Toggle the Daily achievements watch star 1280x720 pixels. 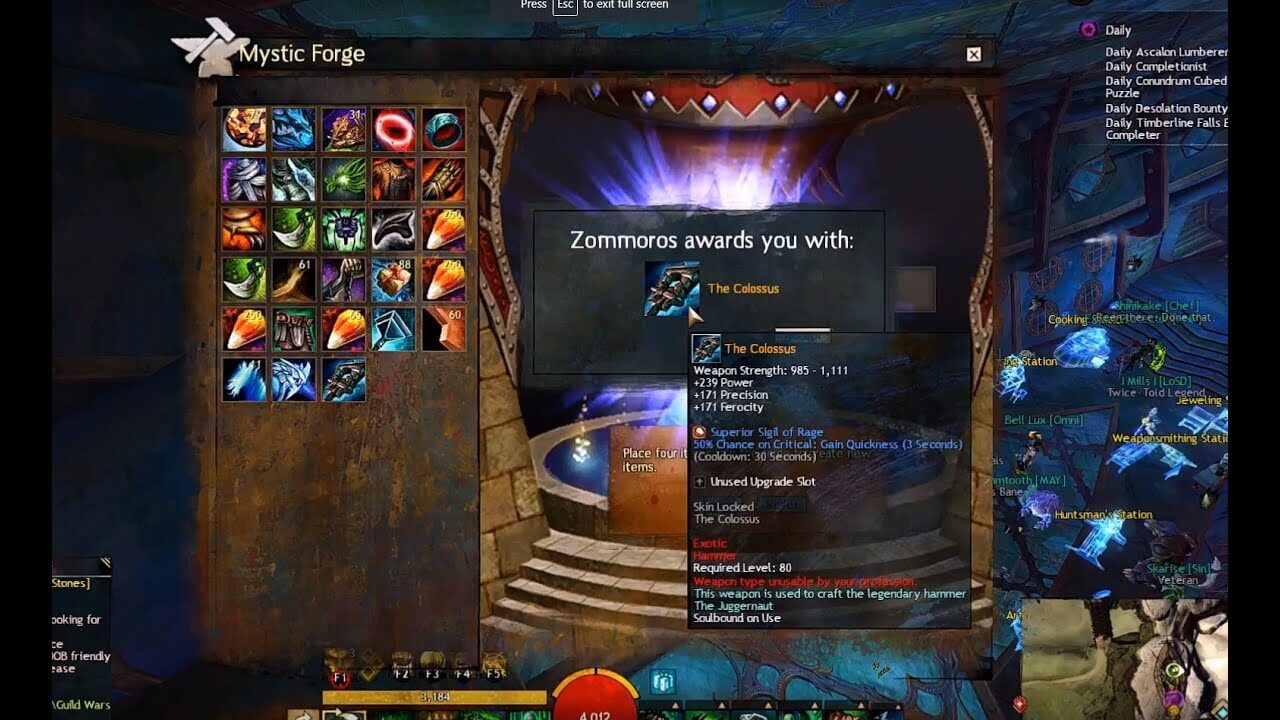[x=1089, y=29]
